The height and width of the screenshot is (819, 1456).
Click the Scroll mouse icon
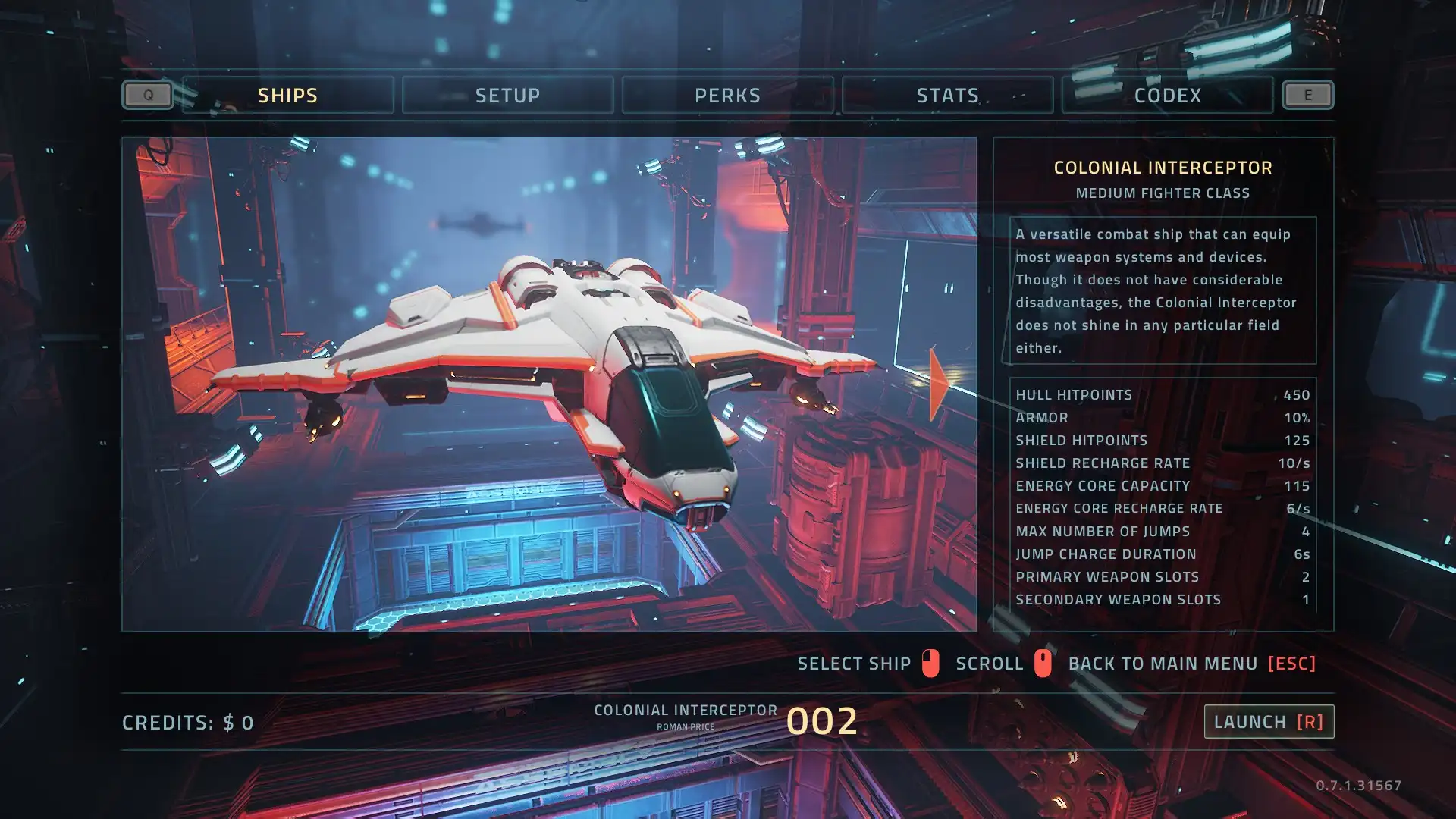(x=1042, y=663)
